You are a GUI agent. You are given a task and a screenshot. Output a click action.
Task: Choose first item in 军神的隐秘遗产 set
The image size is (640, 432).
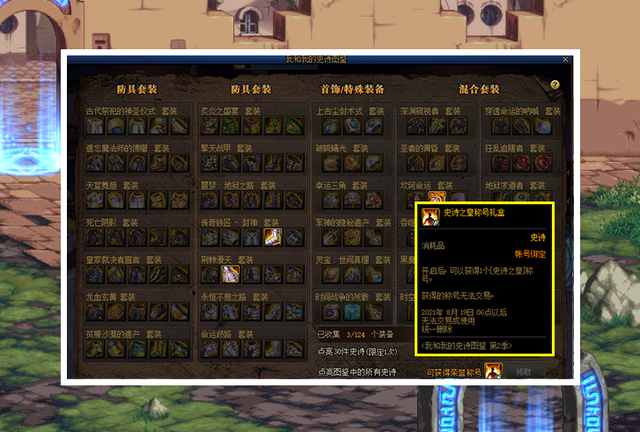[323, 236]
